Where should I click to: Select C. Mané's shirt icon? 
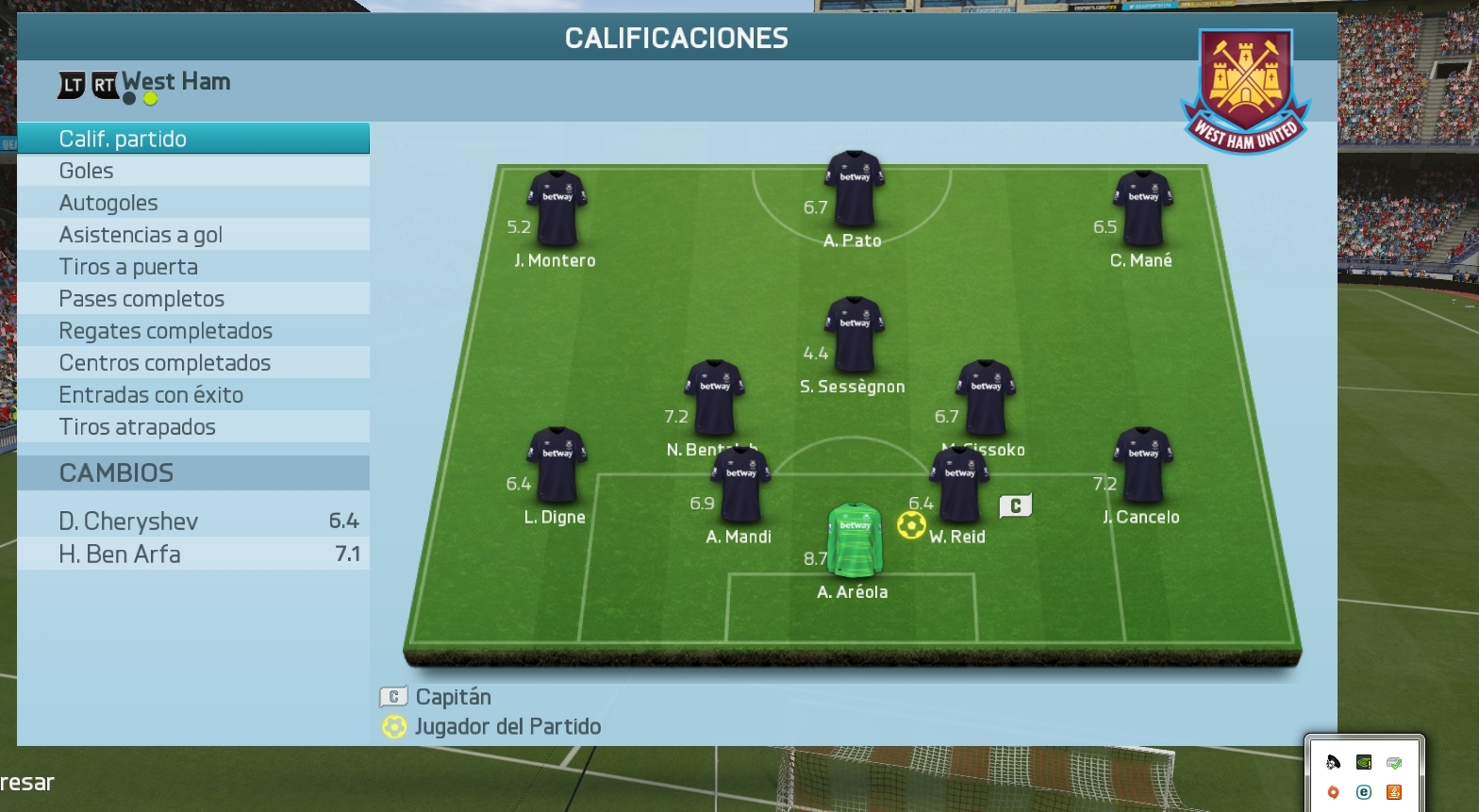point(1143,208)
